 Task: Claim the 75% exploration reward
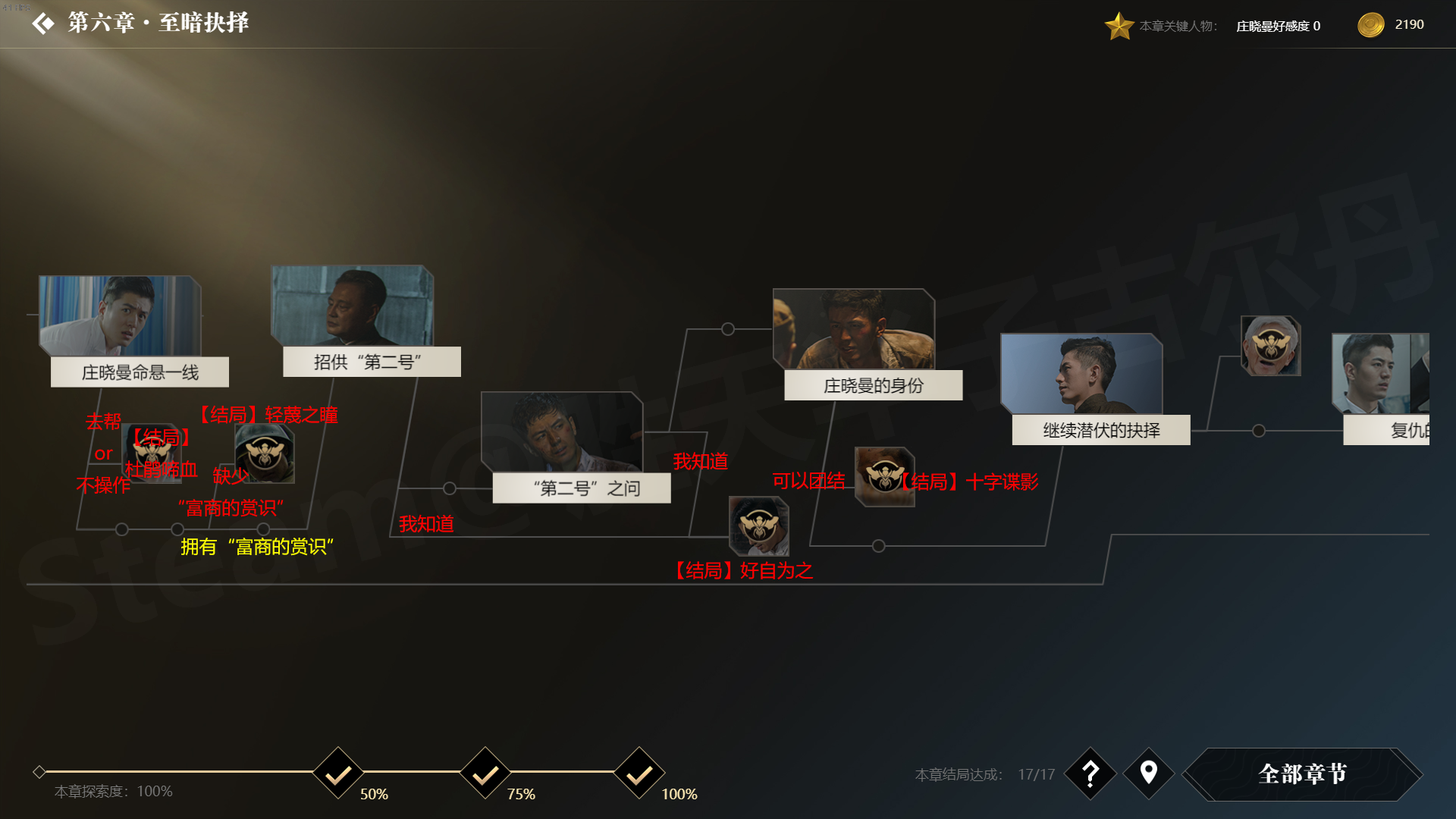(485, 773)
